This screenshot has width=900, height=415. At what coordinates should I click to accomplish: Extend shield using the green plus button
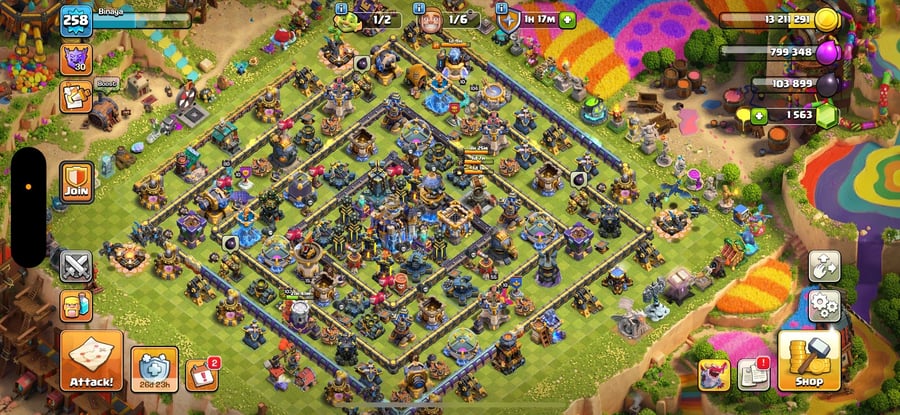click(568, 19)
